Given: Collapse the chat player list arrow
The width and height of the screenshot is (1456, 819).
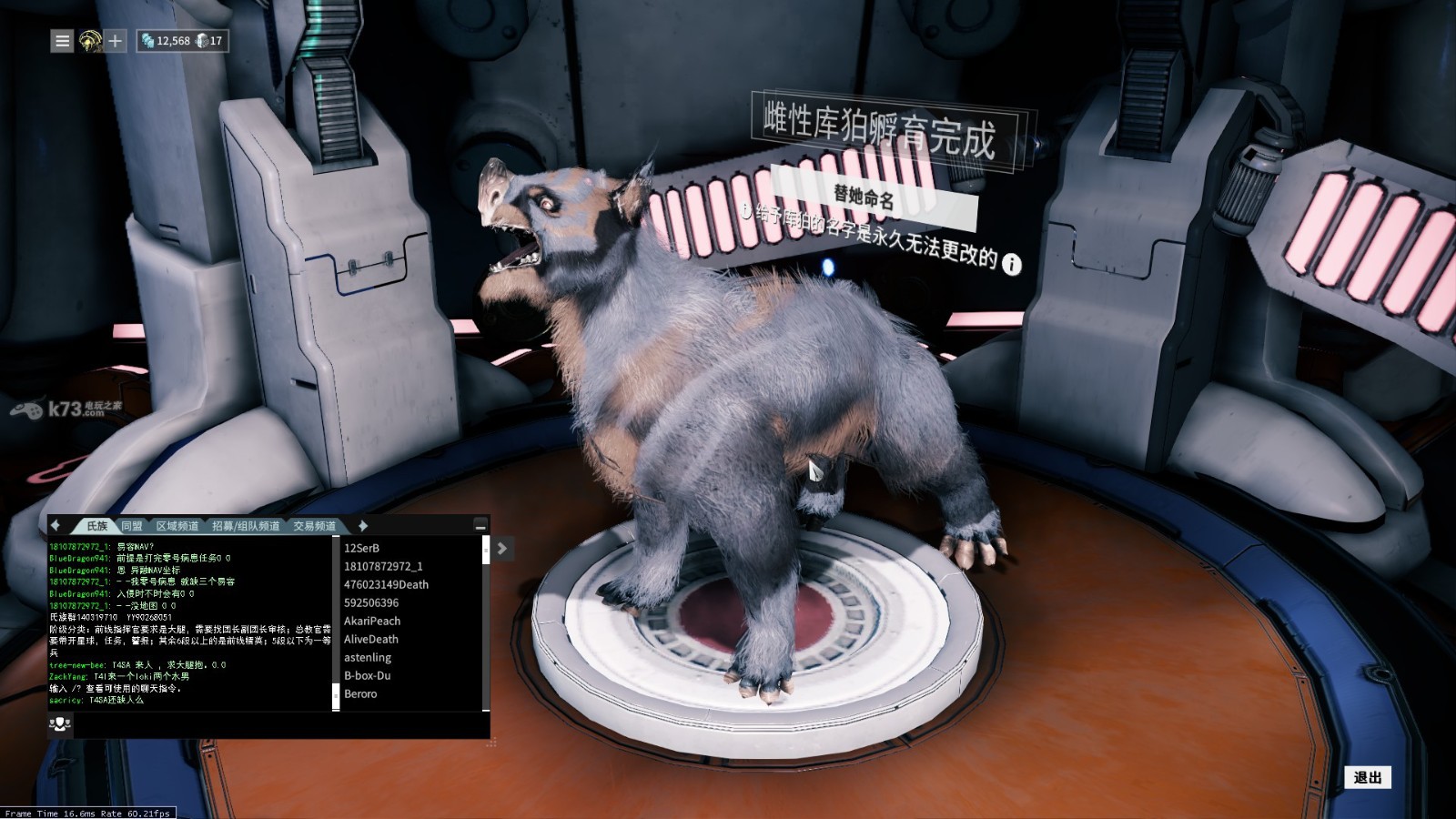Looking at the screenshot, I should coord(502,548).
